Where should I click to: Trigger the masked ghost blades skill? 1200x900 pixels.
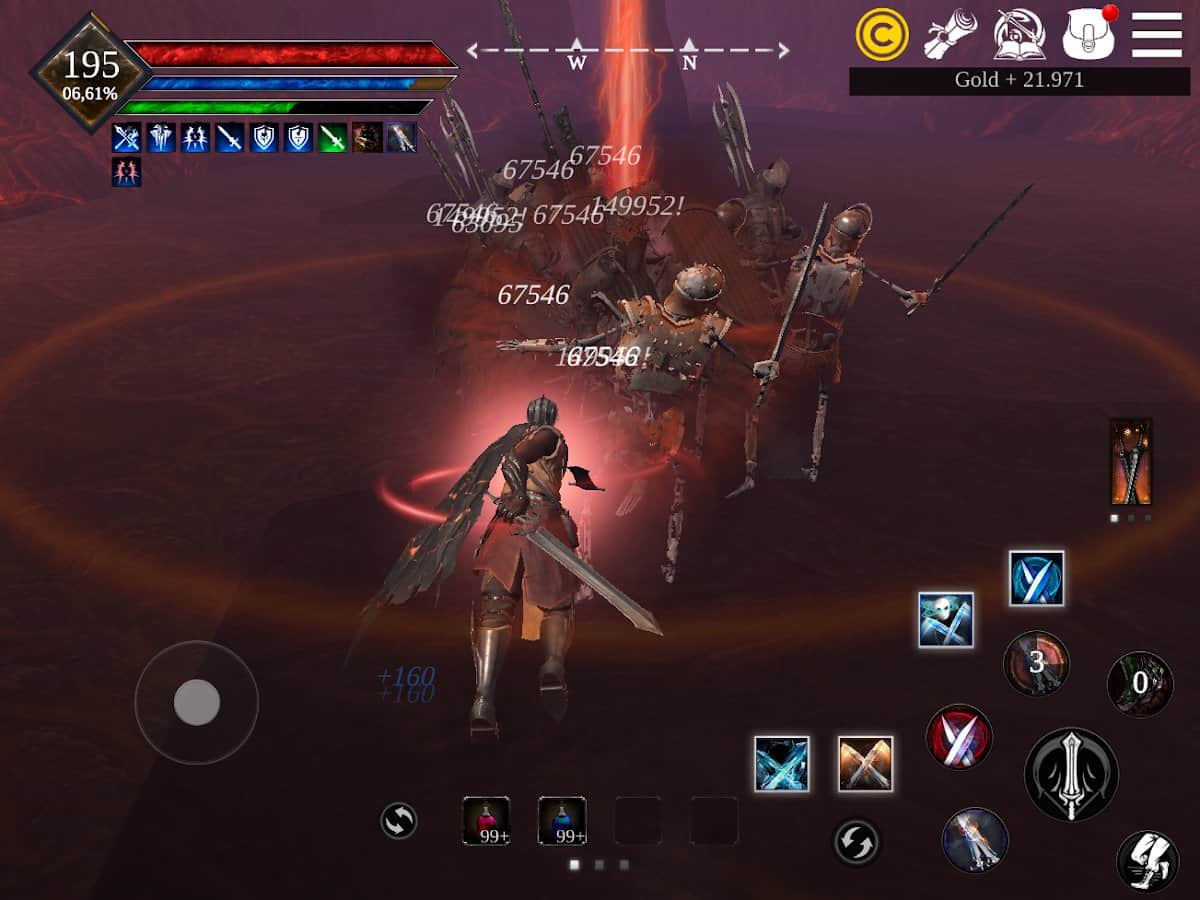click(x=946, y=620)
